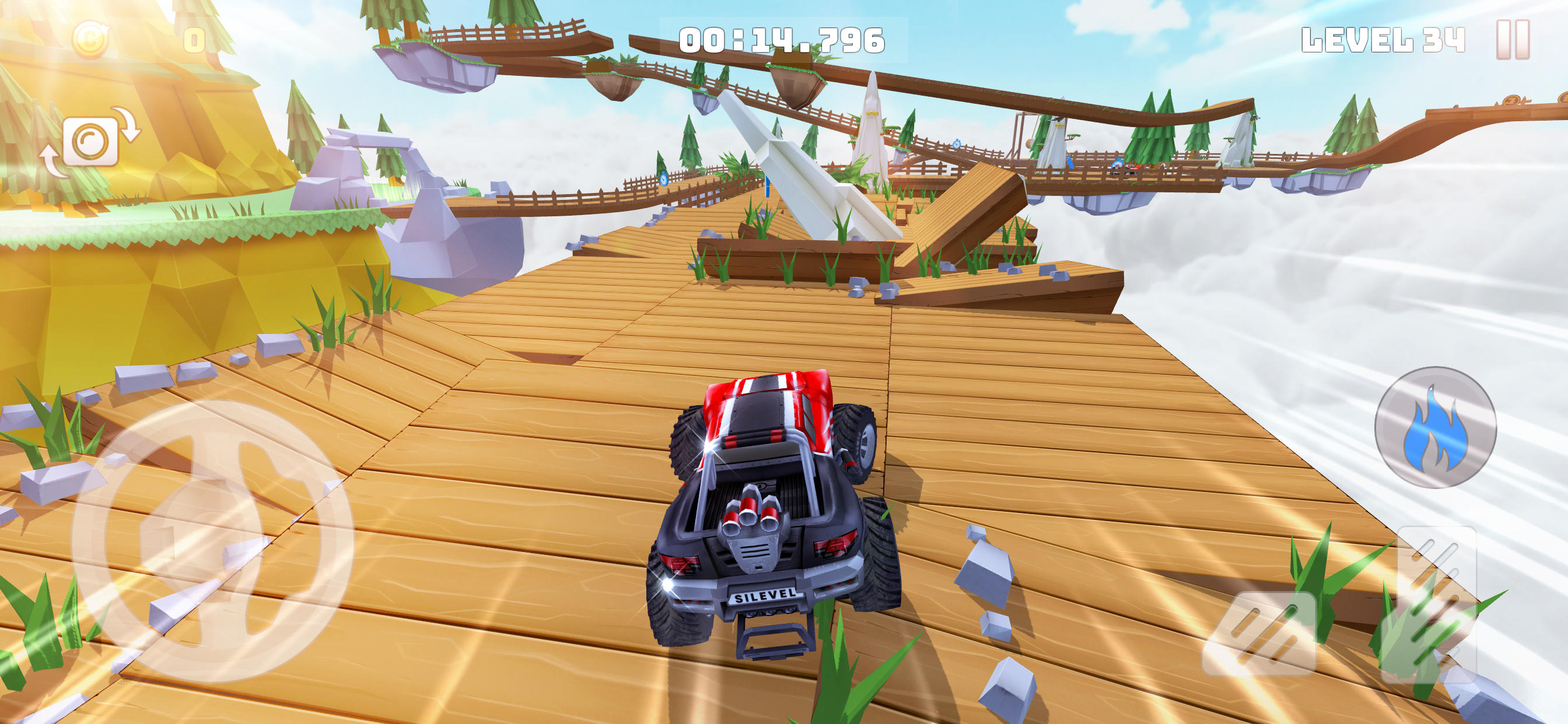
Task: Tap the stopwatch icon on the distant right ramp
Action: tap(956, 145)
